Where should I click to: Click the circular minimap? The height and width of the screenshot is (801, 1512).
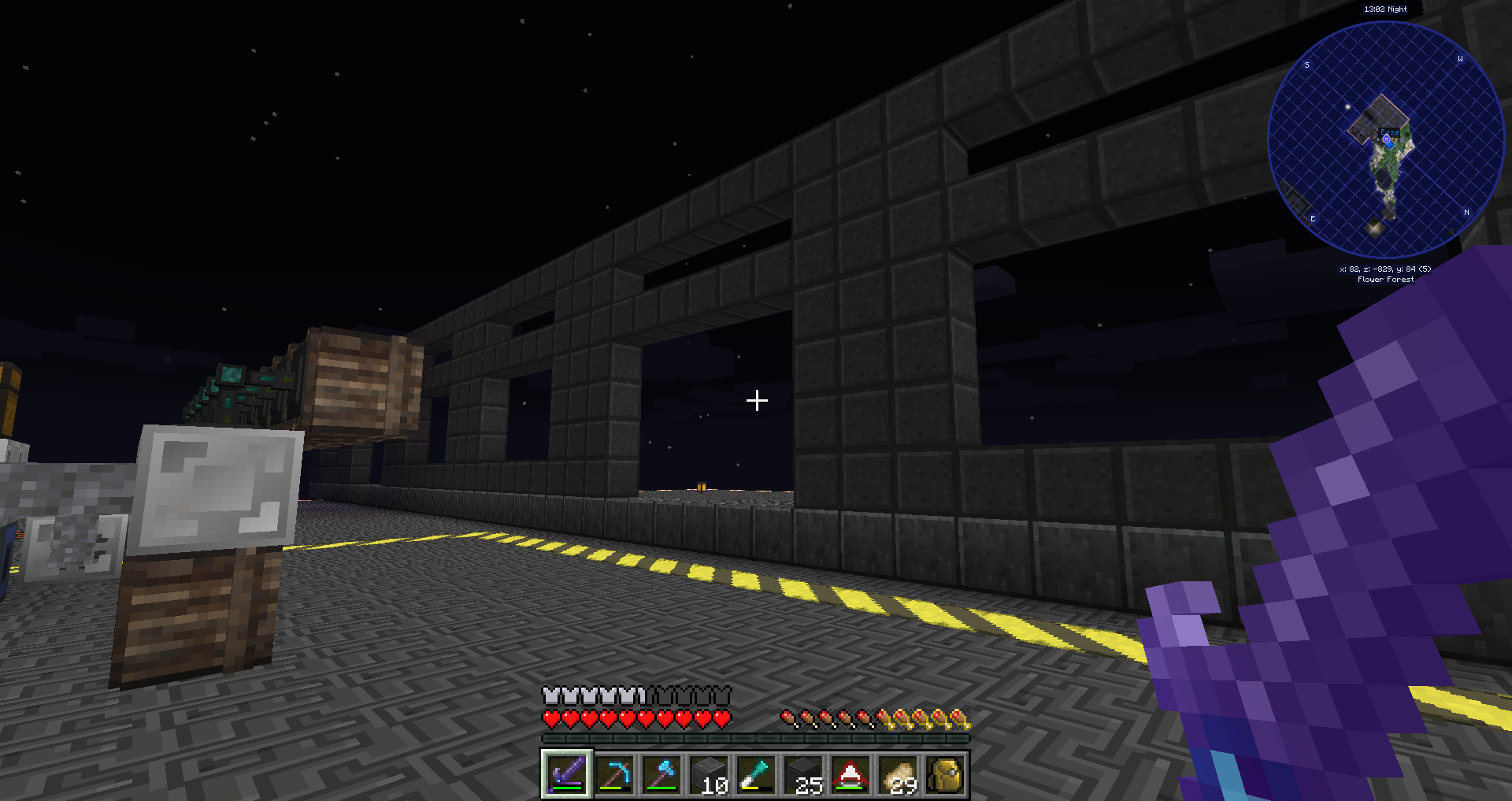pyautogui.click(x=1385, y=139)
